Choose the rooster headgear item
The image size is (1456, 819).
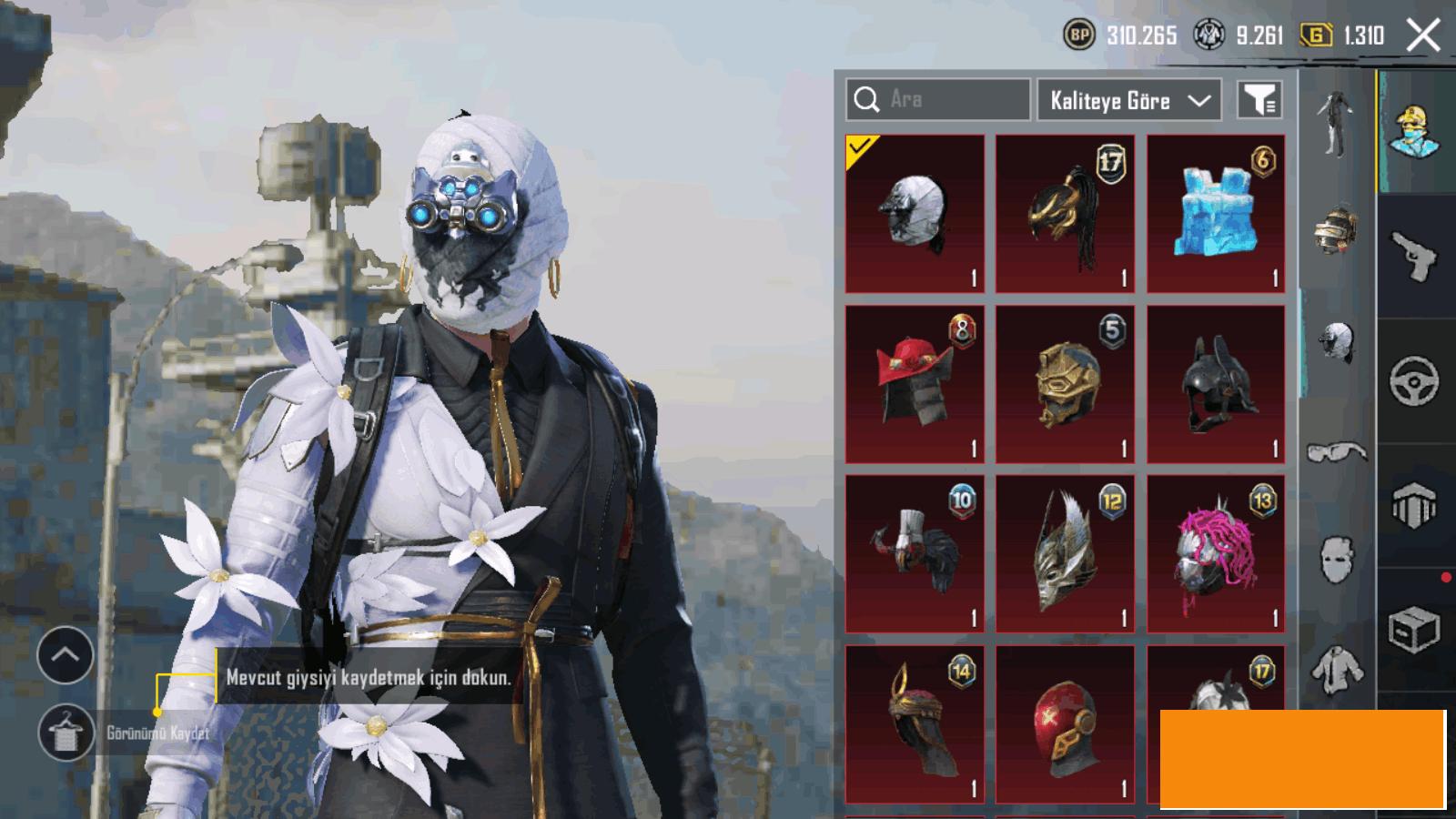pyautogui.click(x=915, y=553)
